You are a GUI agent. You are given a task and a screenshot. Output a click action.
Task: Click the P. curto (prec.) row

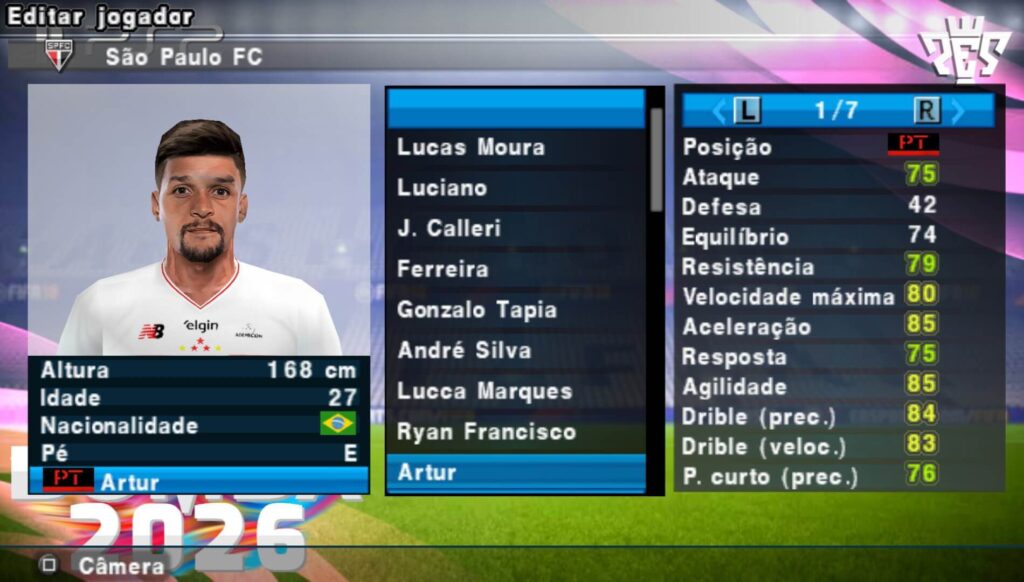(838, 476)
